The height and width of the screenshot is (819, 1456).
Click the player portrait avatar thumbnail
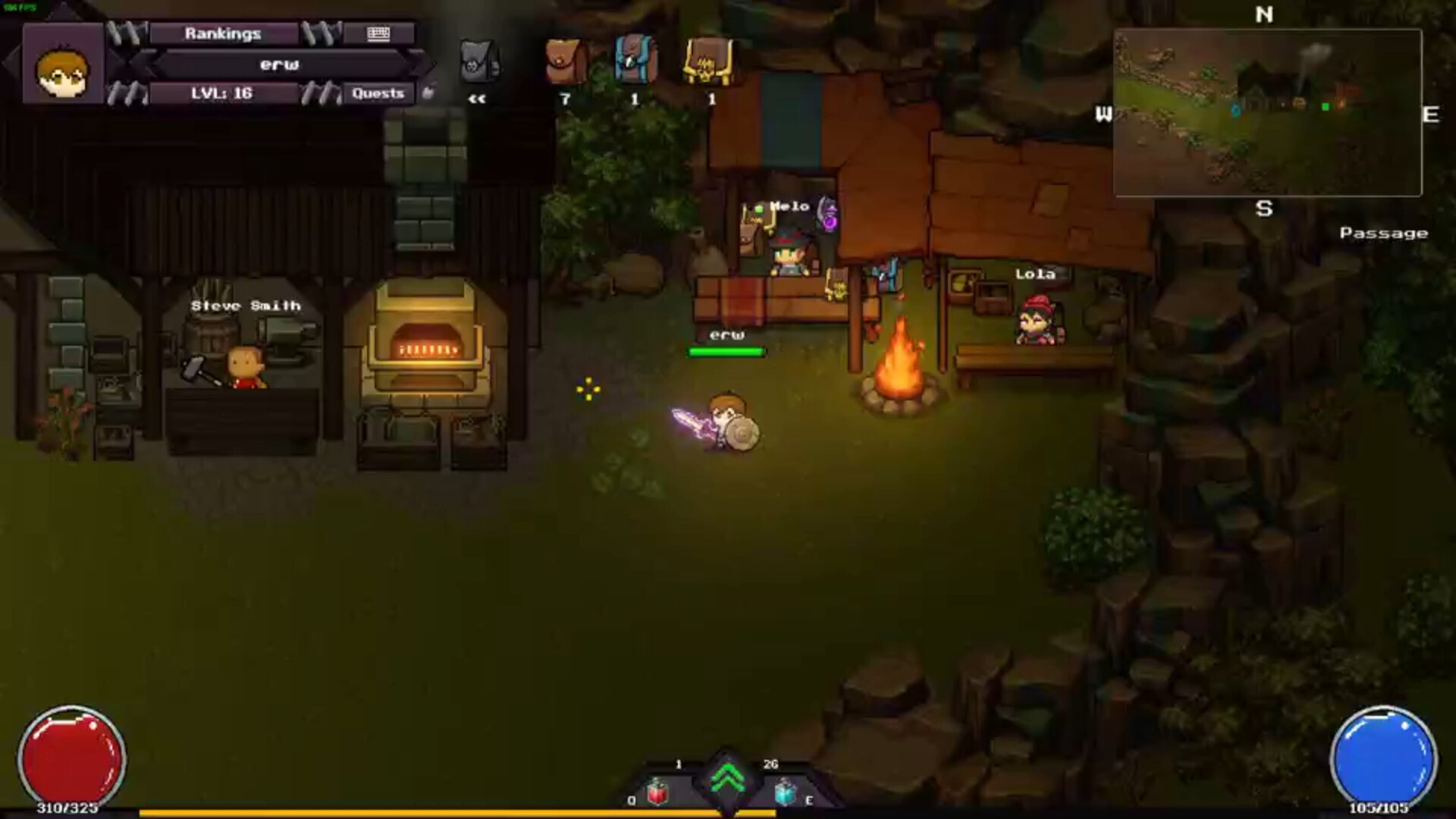pos(62,72)
